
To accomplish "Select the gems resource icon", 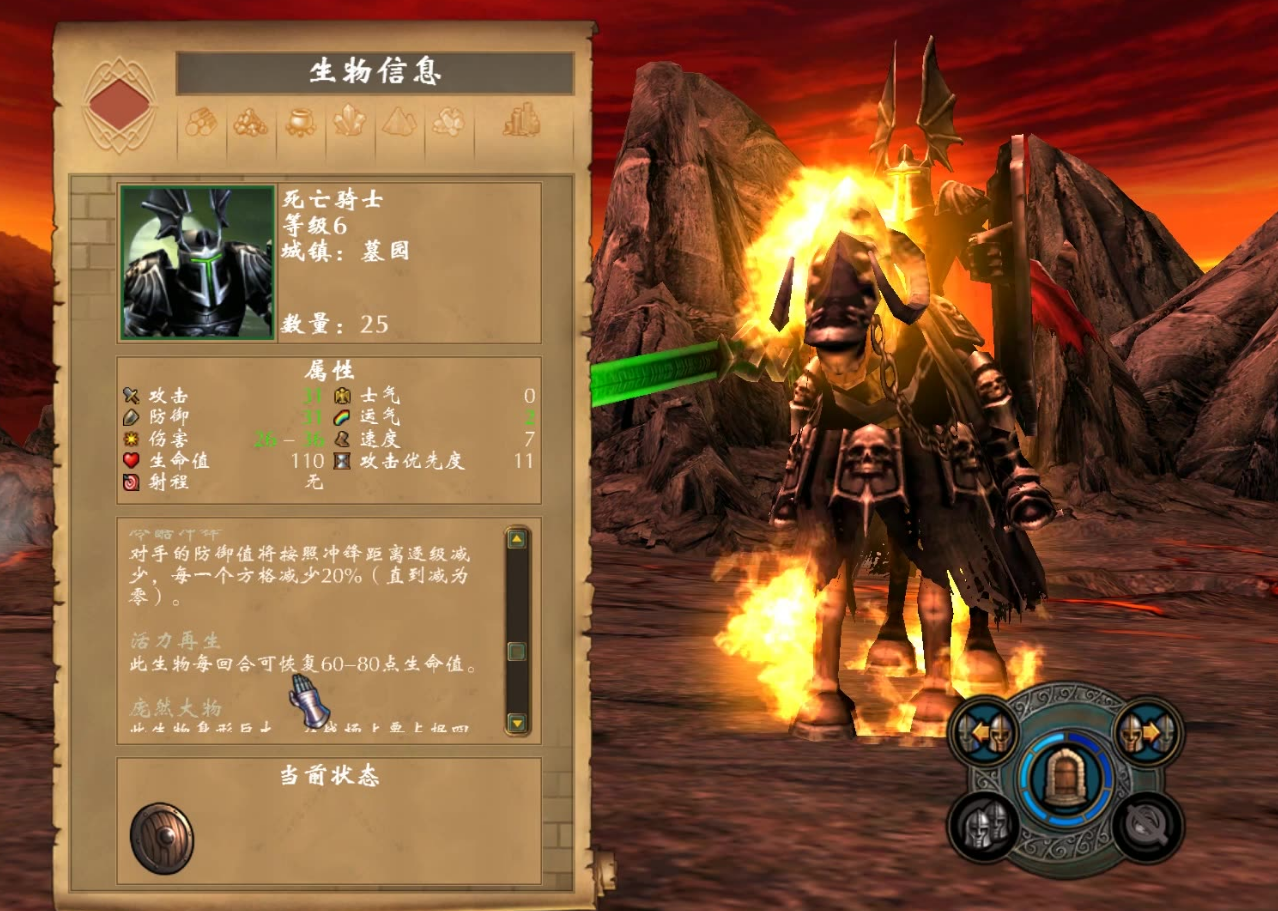I will point(447,122).
